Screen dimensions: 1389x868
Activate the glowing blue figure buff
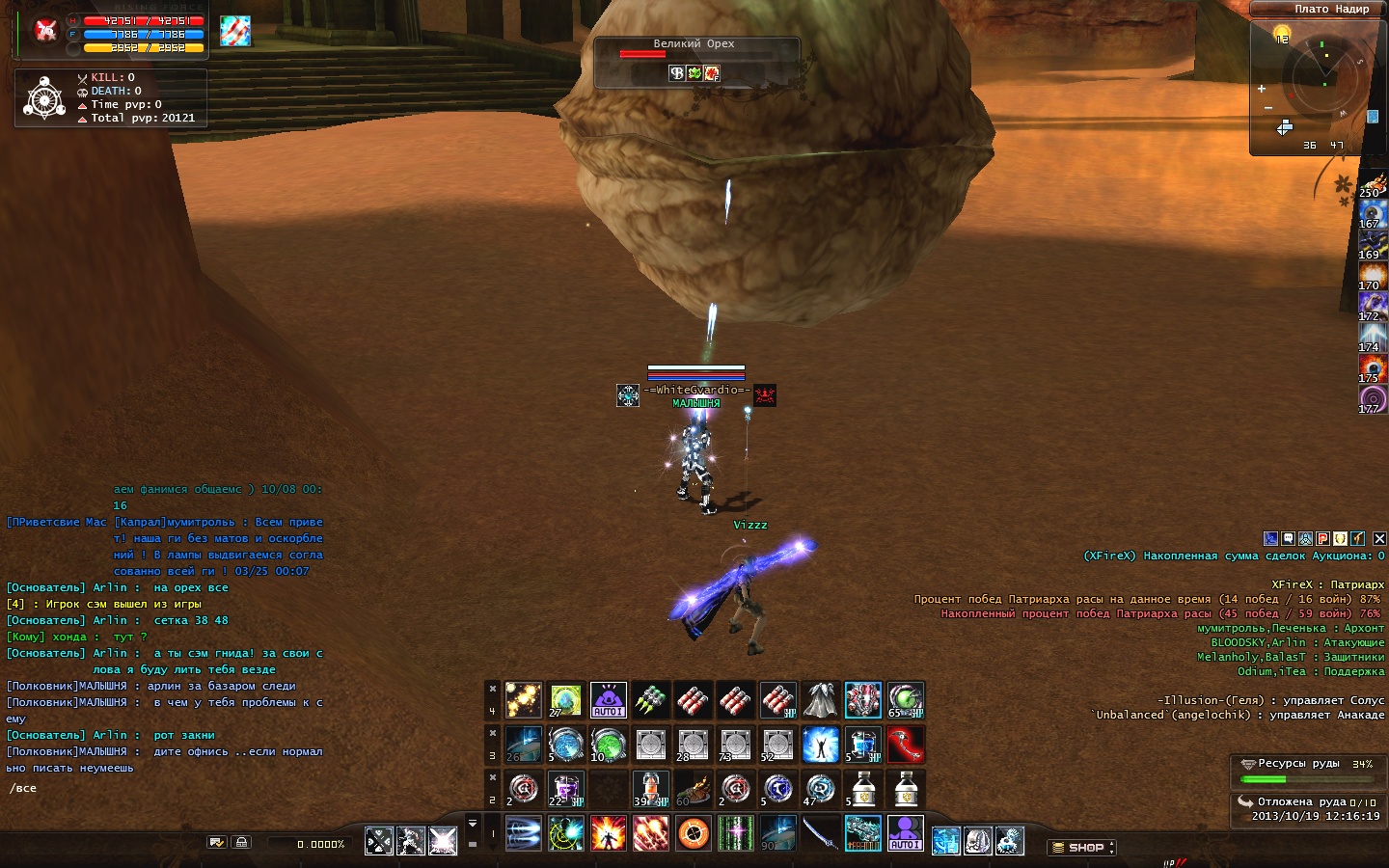[820, 745]
